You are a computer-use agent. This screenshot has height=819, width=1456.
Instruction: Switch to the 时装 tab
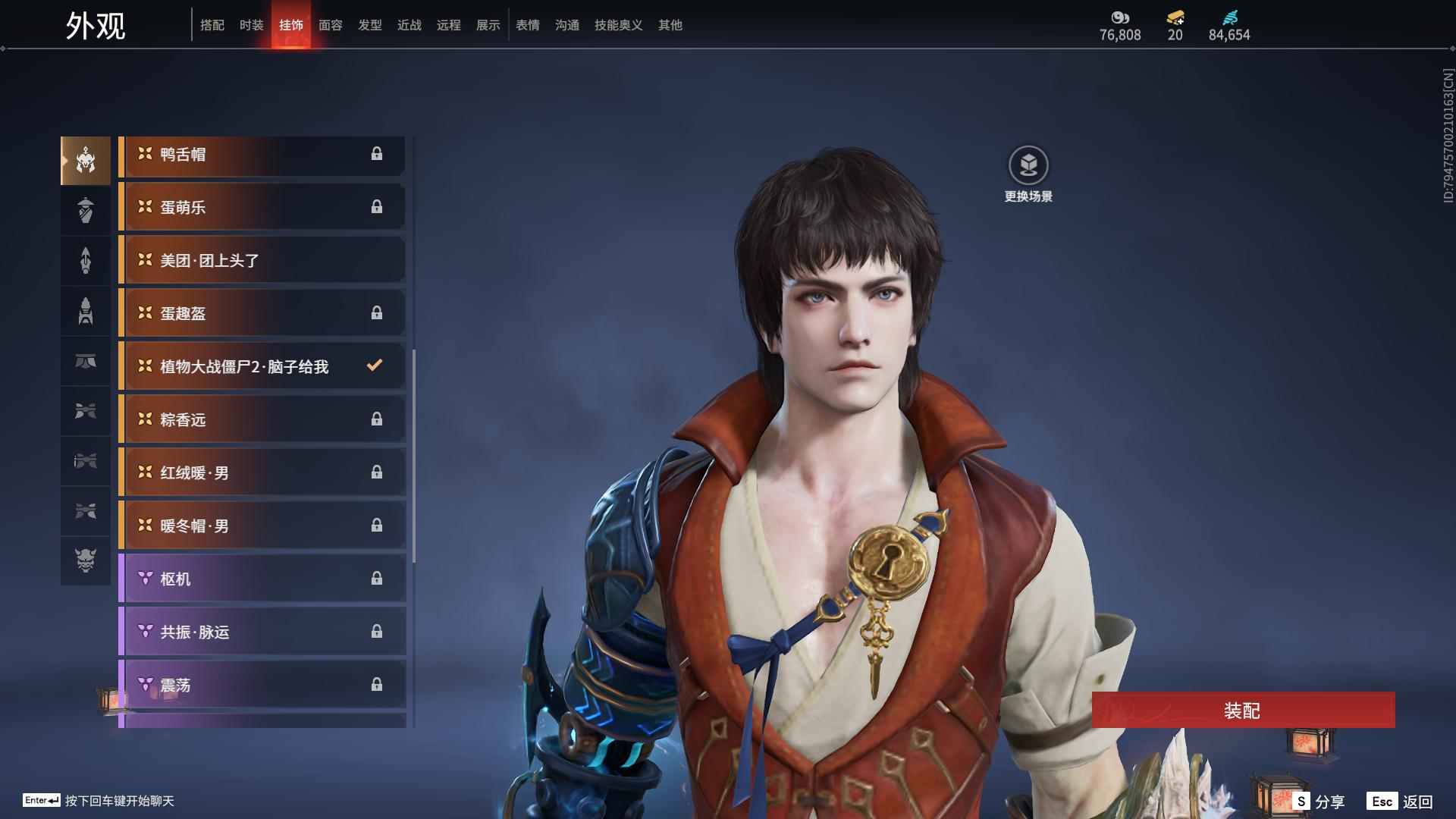[x=251, y=25]
